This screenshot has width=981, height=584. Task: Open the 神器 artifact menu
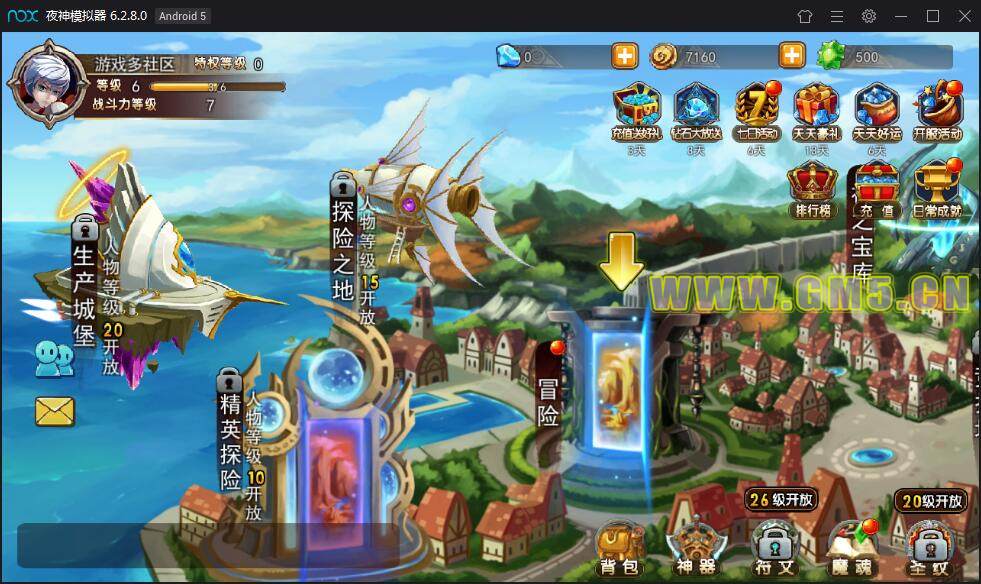click(x=695, y=546)
